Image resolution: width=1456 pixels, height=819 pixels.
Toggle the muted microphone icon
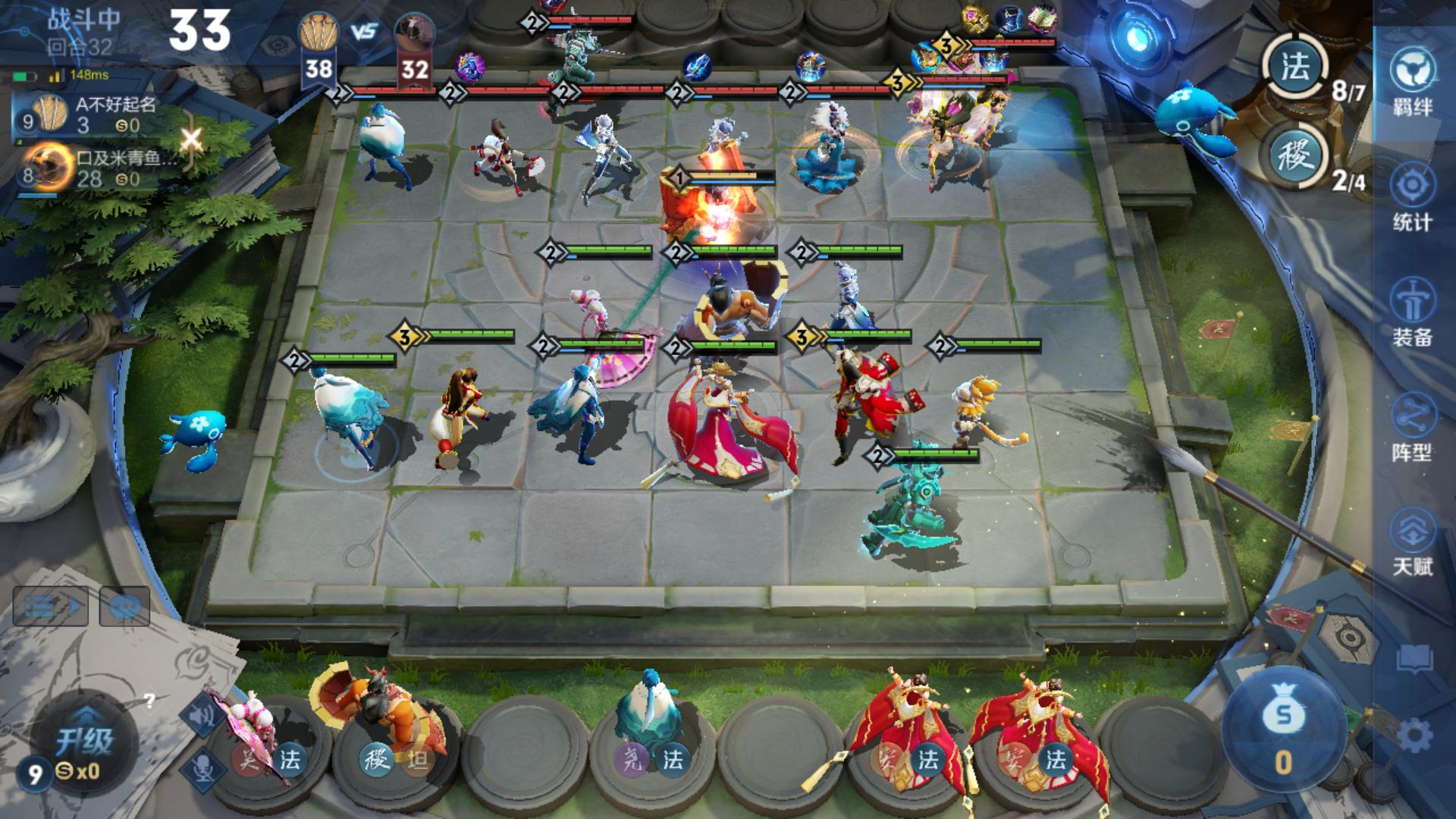click(x=202, y=767)
